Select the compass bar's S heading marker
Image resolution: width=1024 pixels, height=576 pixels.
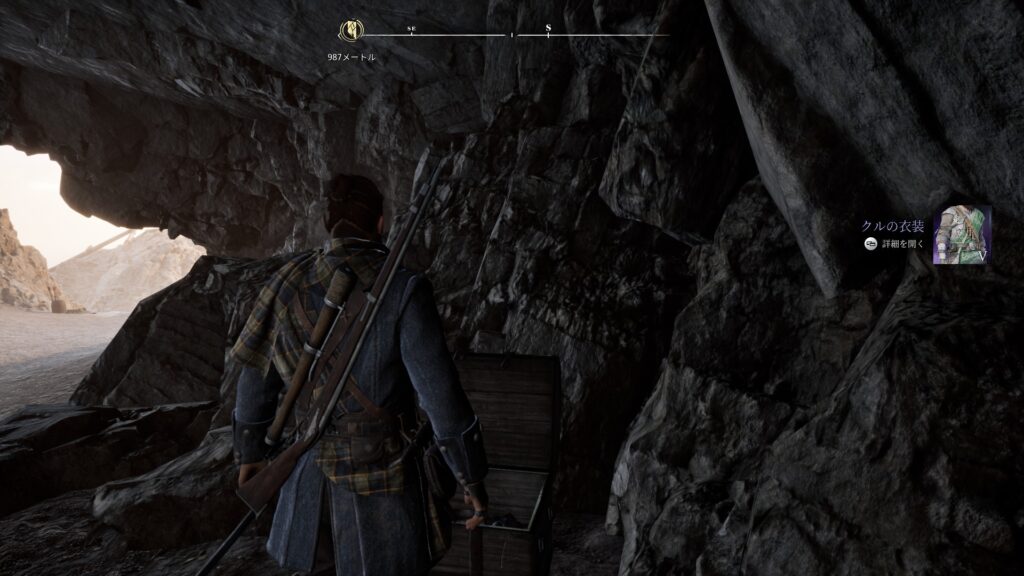click(549, 29)
